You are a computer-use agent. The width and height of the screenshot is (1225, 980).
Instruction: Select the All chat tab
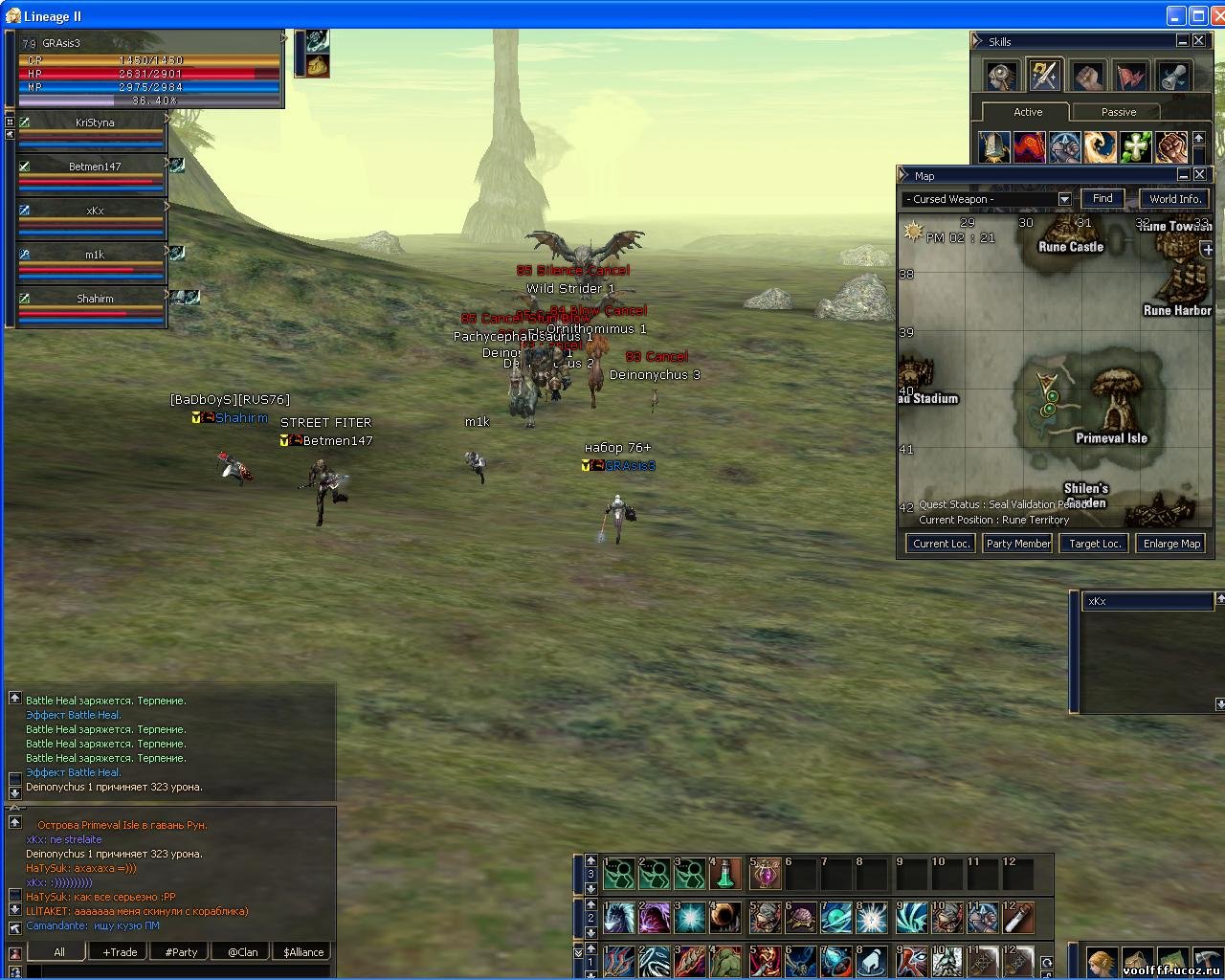(x=59, y=952)
